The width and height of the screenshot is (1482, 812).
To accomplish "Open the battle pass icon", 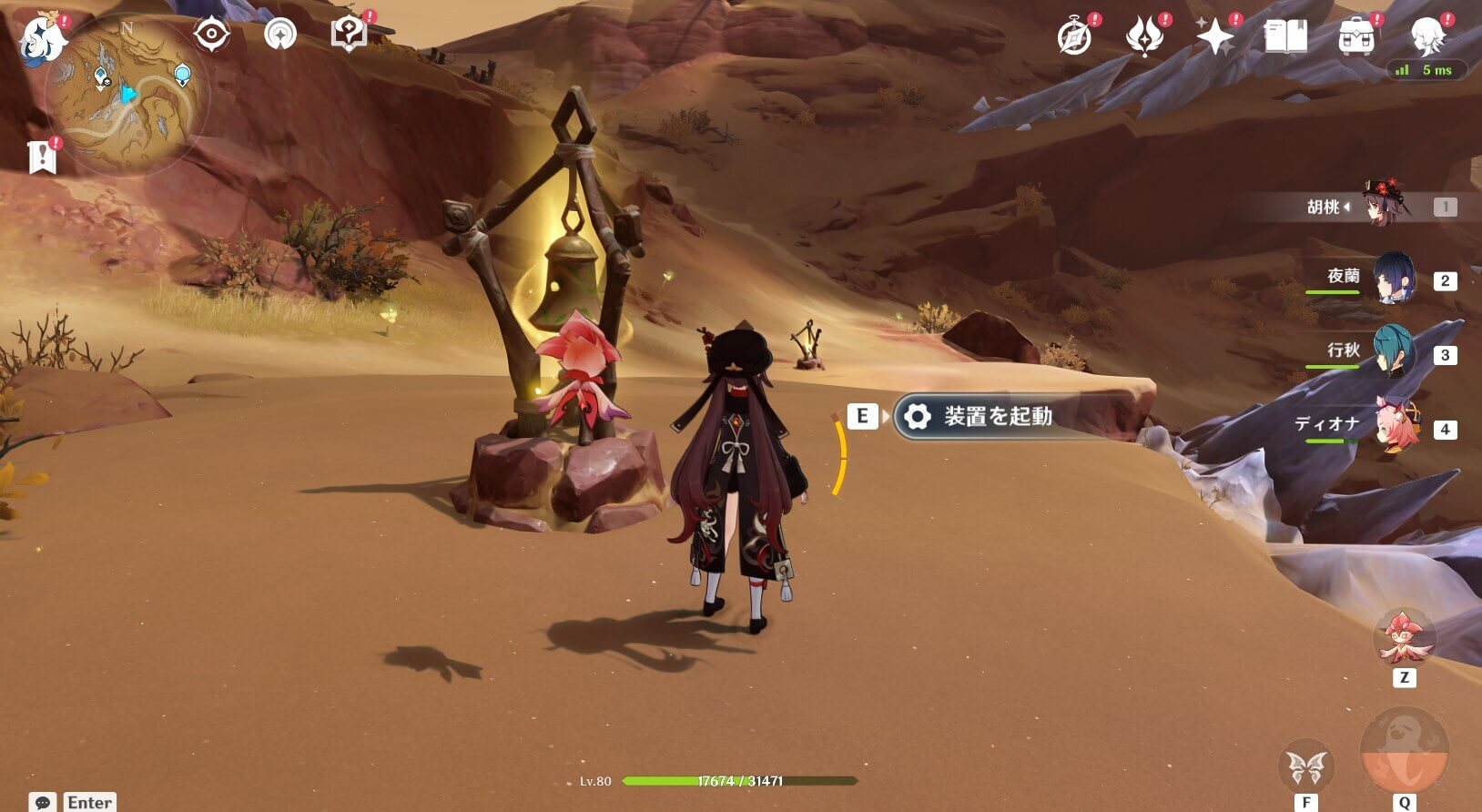I will pyautogui.click(x=1144, y=37).
